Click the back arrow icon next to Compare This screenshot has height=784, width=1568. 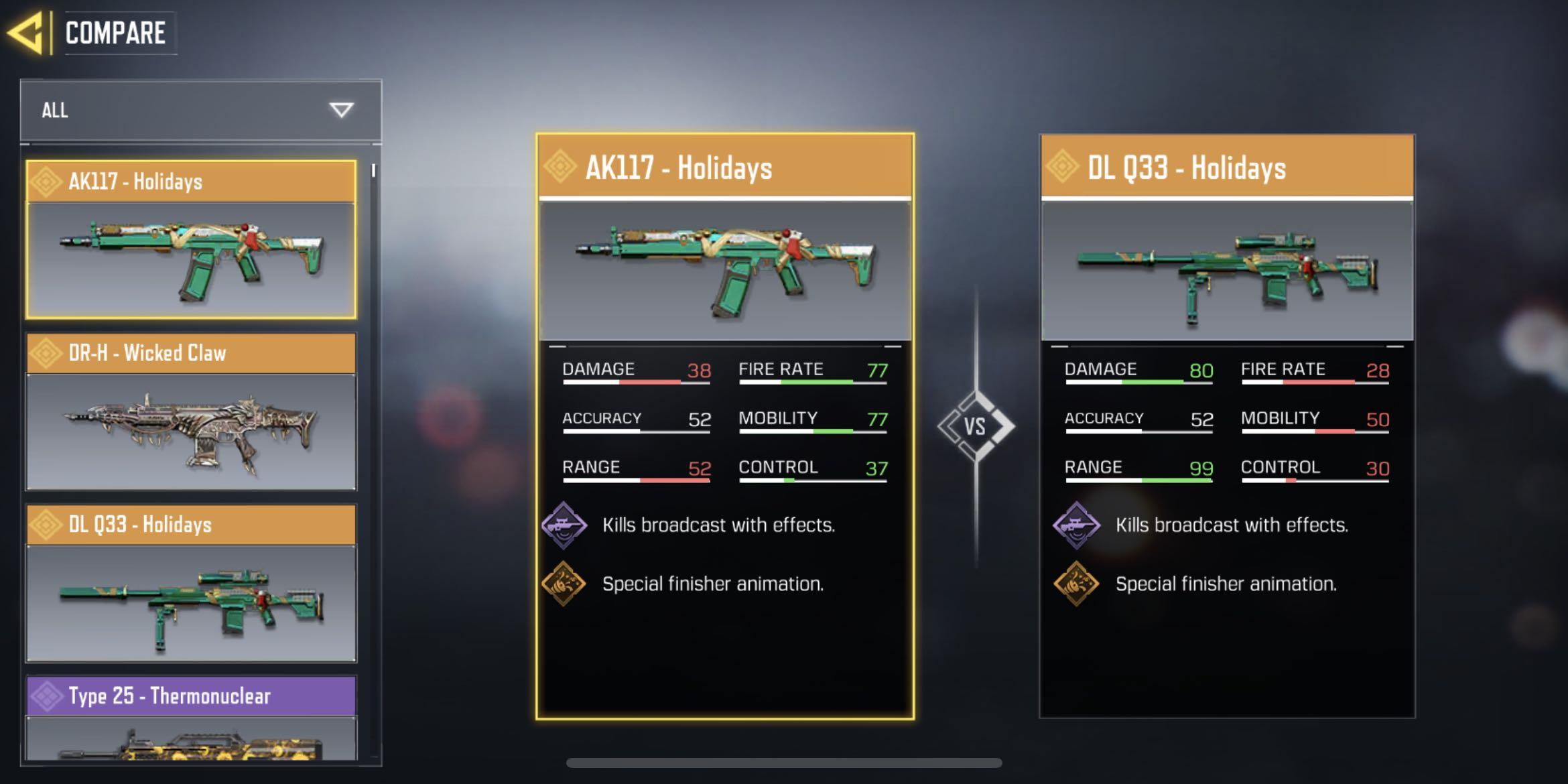[29, 32]
